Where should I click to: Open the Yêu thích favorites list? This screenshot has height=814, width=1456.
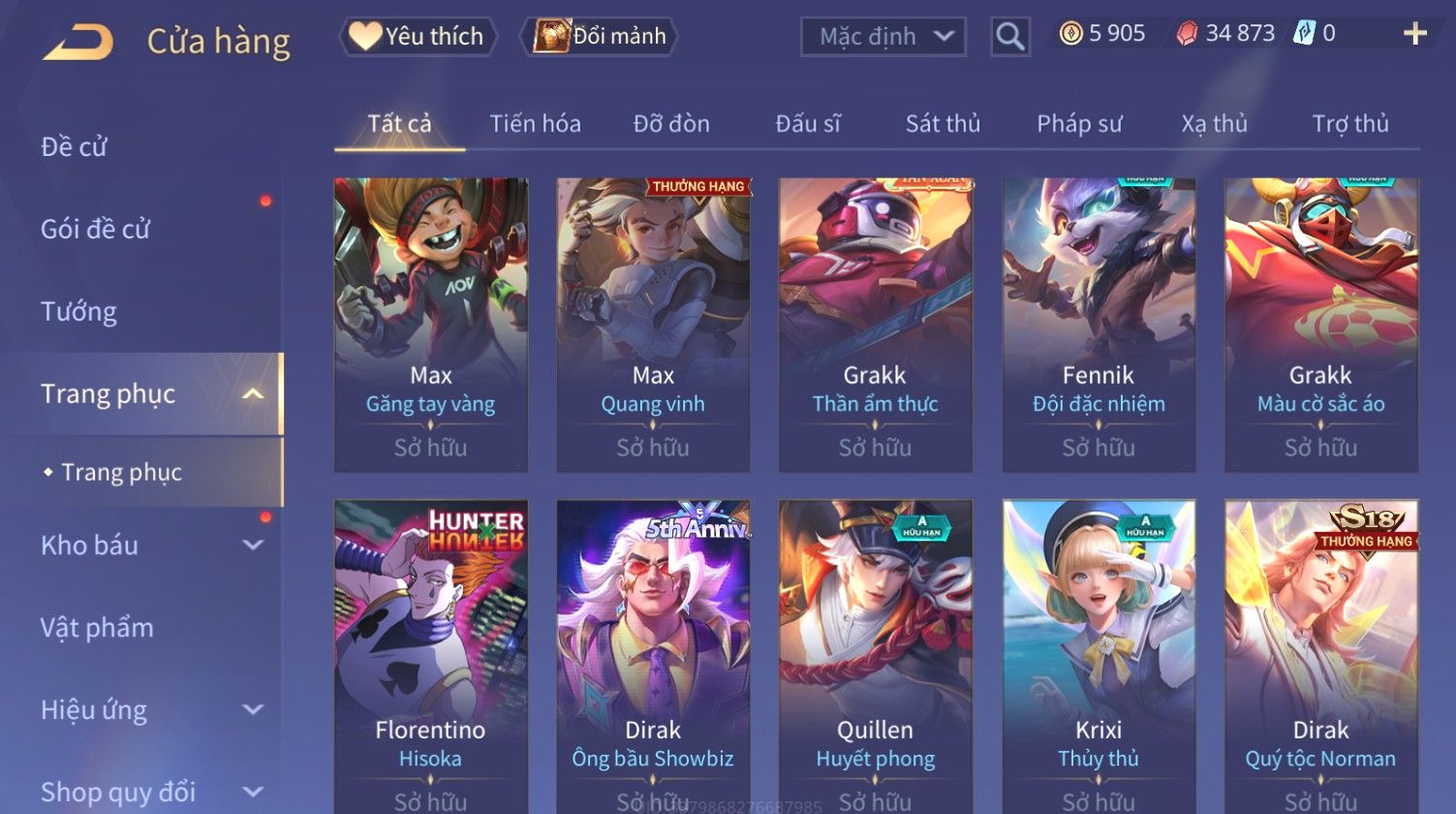tap(418, 37)
